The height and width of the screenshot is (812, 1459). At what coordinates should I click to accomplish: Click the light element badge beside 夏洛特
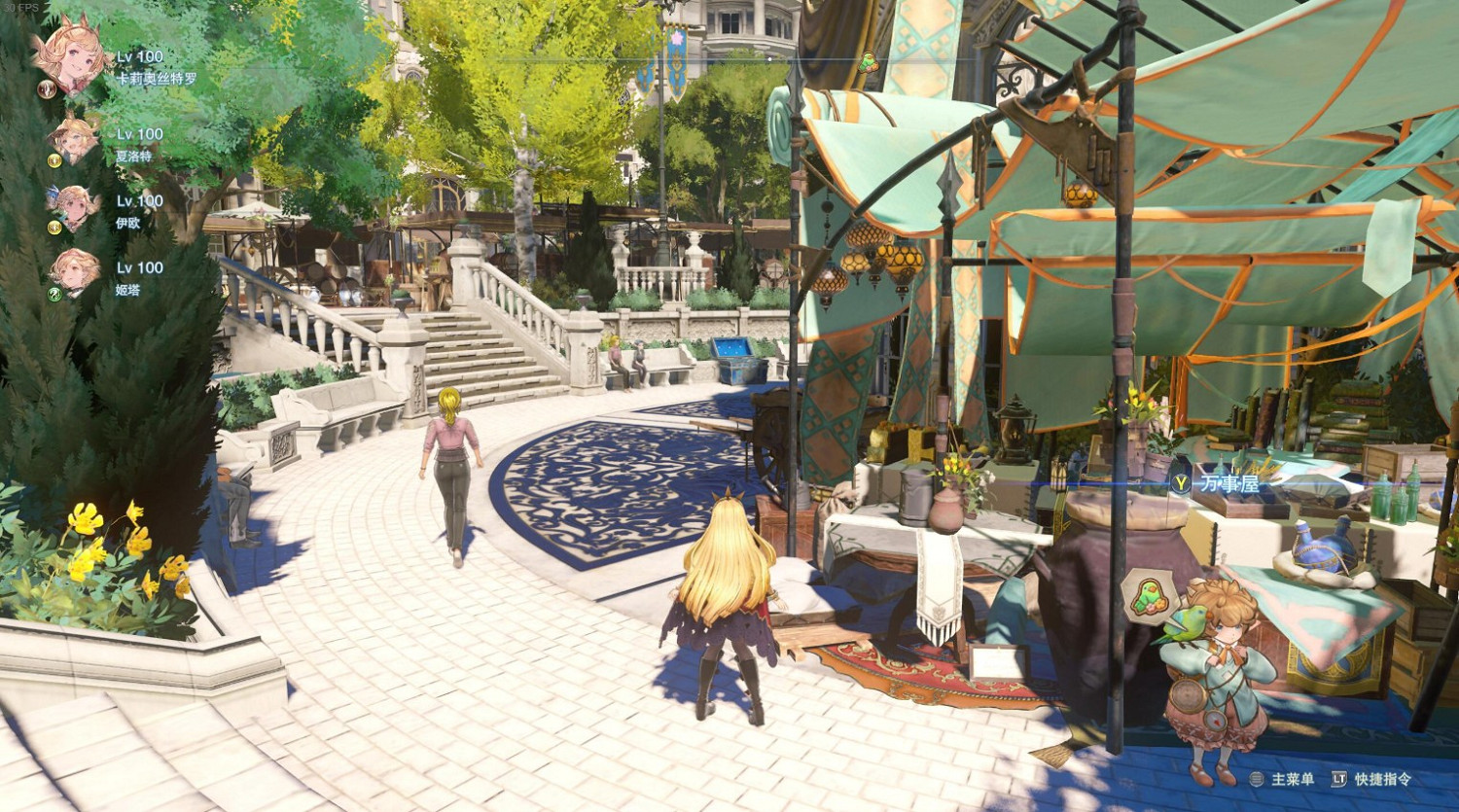(x=54, y=160)
